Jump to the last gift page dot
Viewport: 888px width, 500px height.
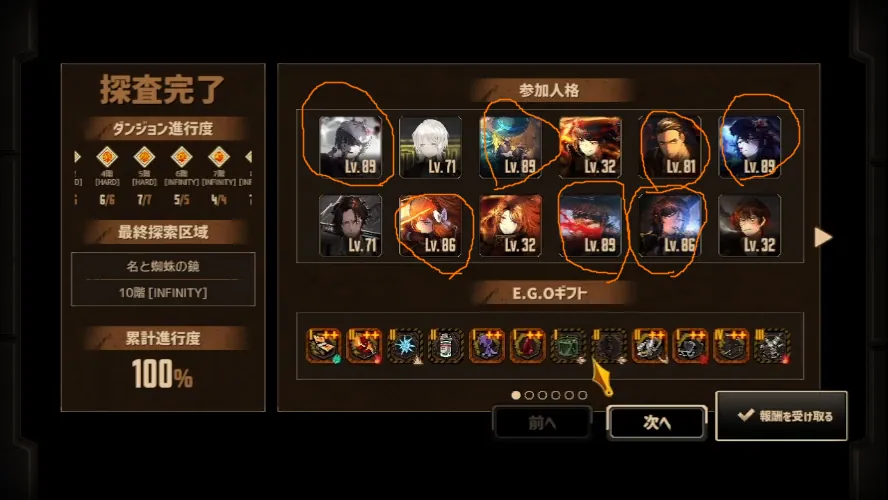tap(583, 395)
